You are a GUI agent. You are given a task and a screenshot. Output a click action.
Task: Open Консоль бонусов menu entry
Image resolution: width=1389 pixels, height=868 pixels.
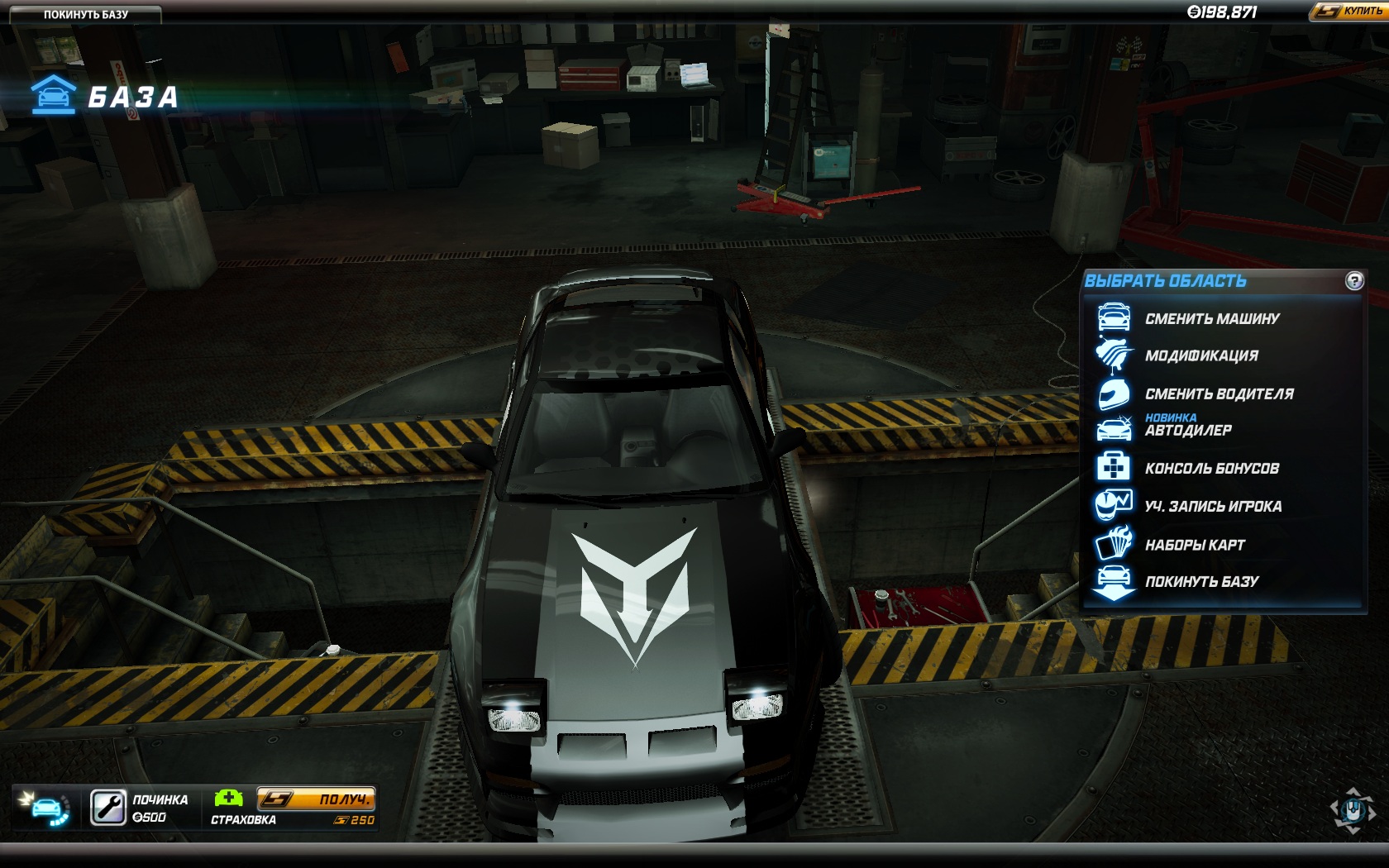coord(1211,469)
